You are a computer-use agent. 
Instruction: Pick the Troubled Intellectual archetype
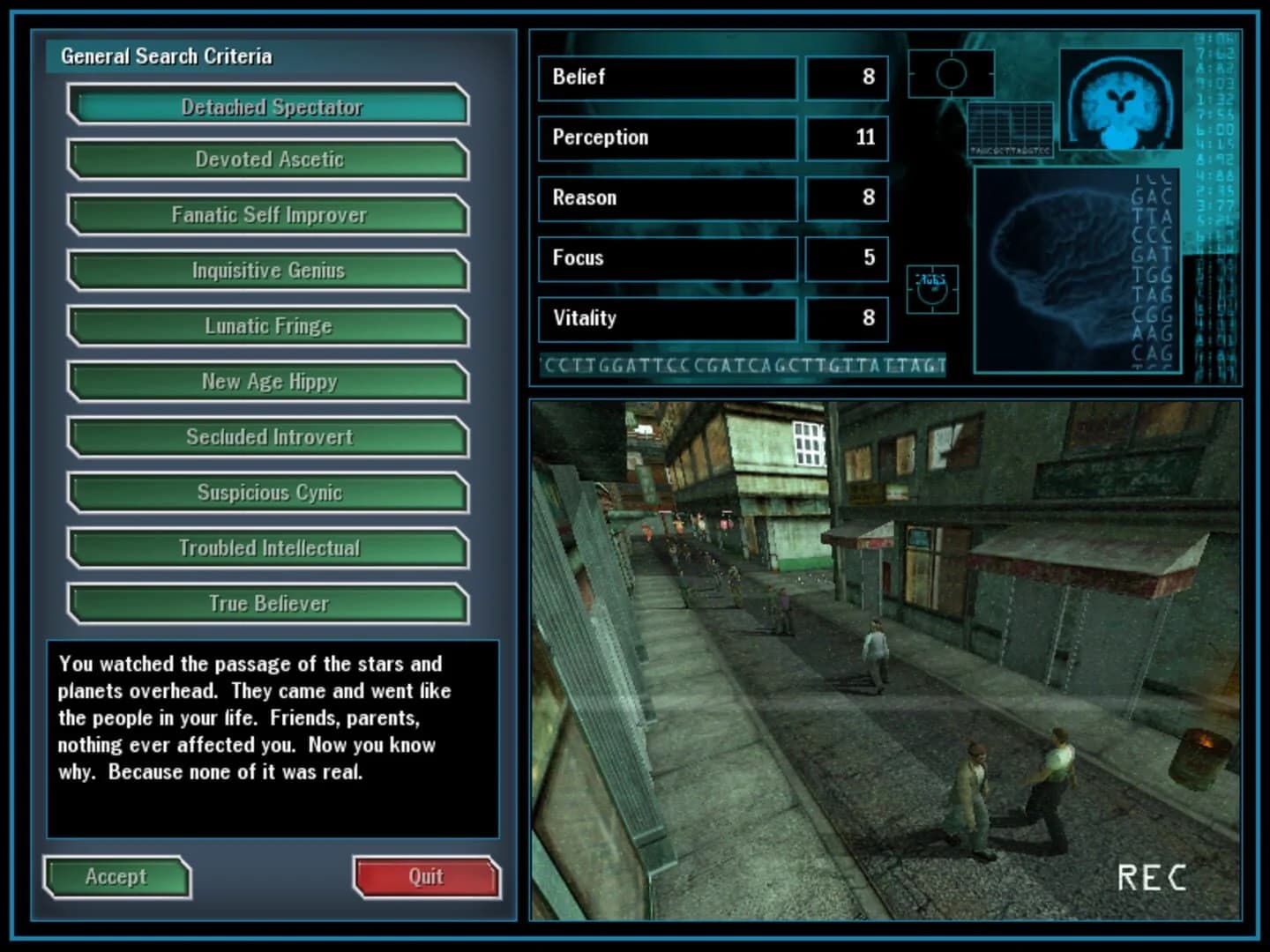point(271,547)
